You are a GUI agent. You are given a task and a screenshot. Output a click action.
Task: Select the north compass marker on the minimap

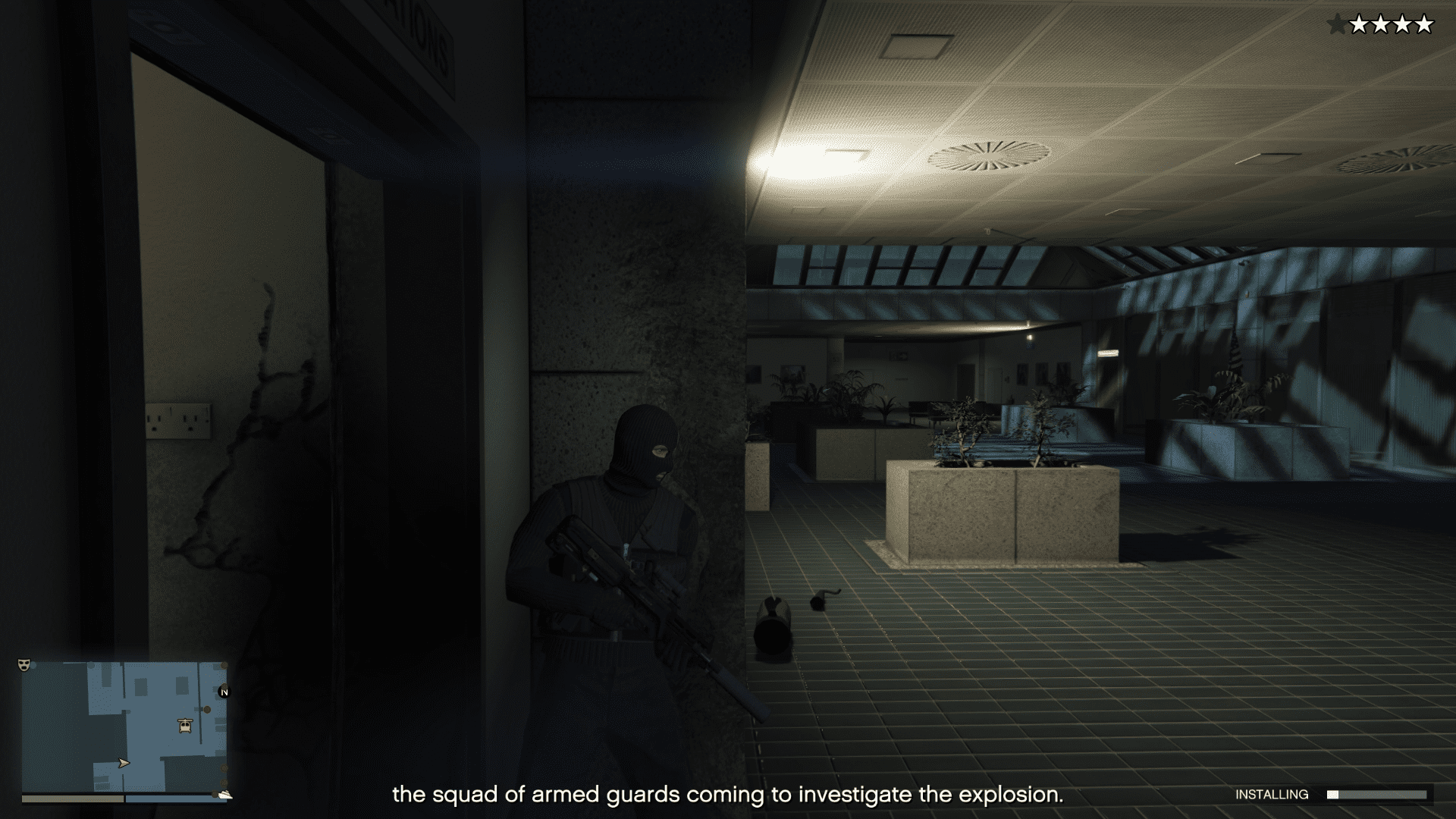pyautogui.click(x=224, y=692)
